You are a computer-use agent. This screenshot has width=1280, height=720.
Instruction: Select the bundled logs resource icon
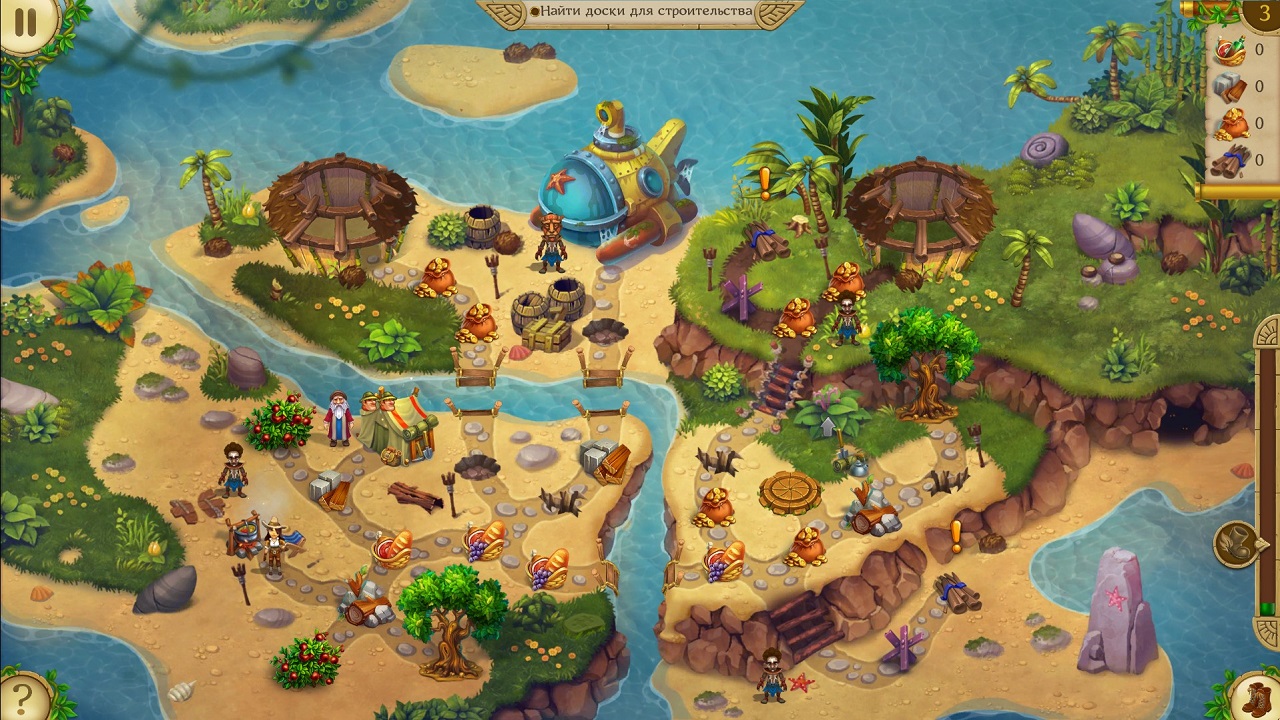(x=1228, y=160)
